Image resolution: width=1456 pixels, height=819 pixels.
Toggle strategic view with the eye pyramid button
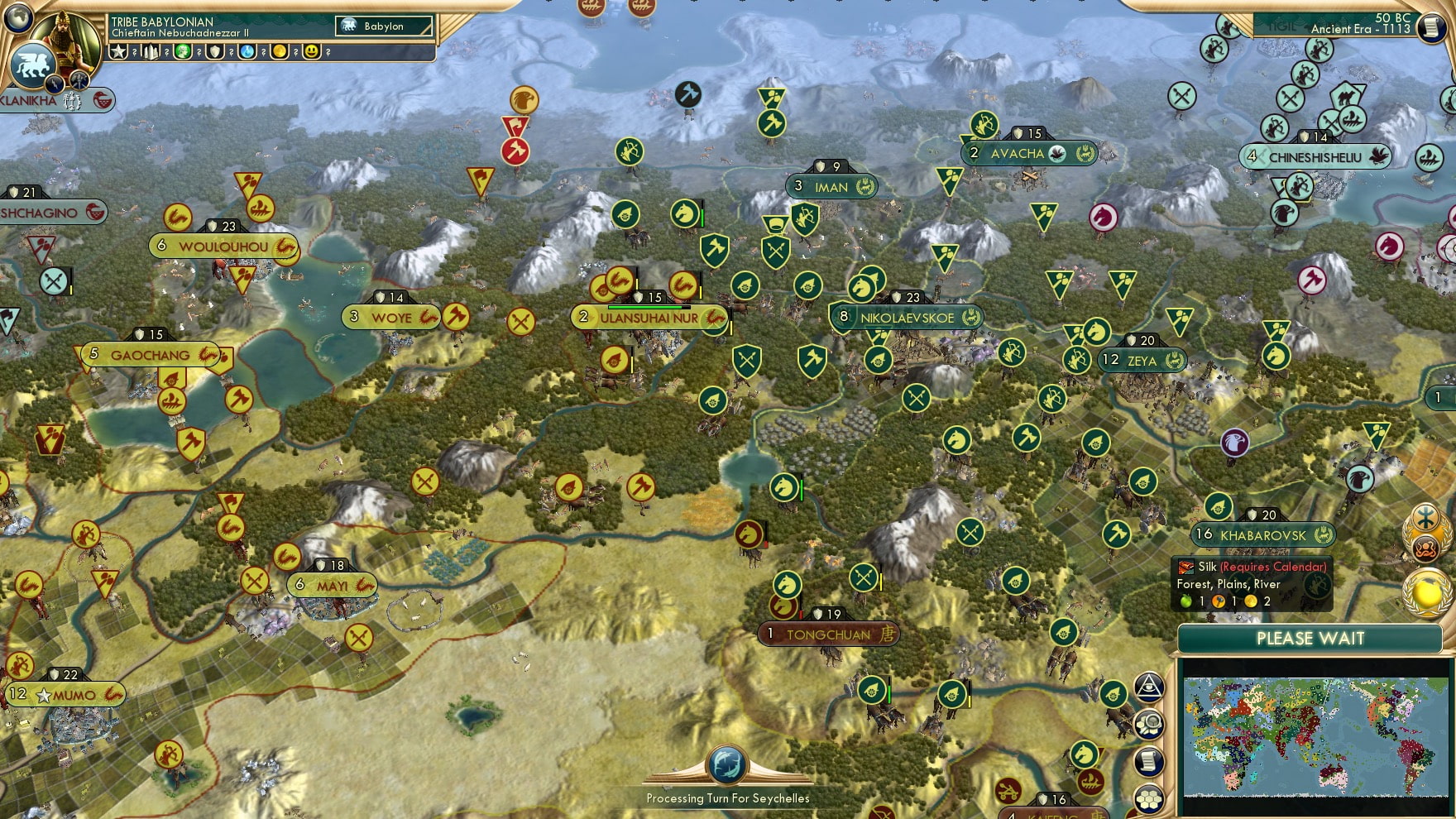(1149, 686)
